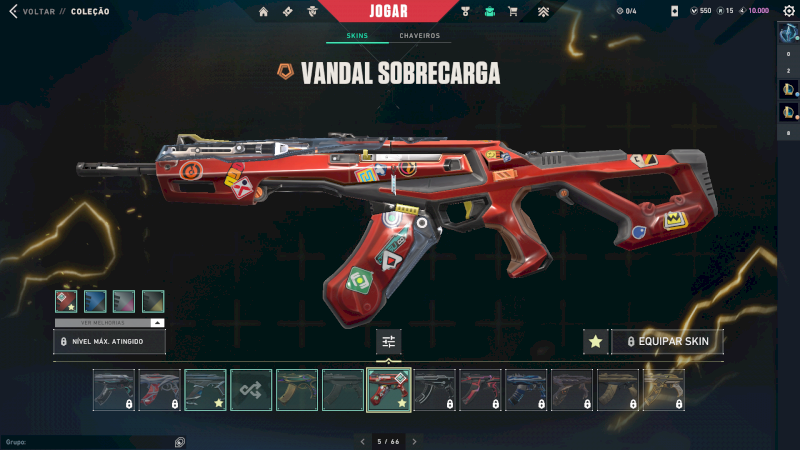Go to the next skins page arrow
Image resolution: width=800 pixels, height=450 pixels.
click(x=415, y=441)
